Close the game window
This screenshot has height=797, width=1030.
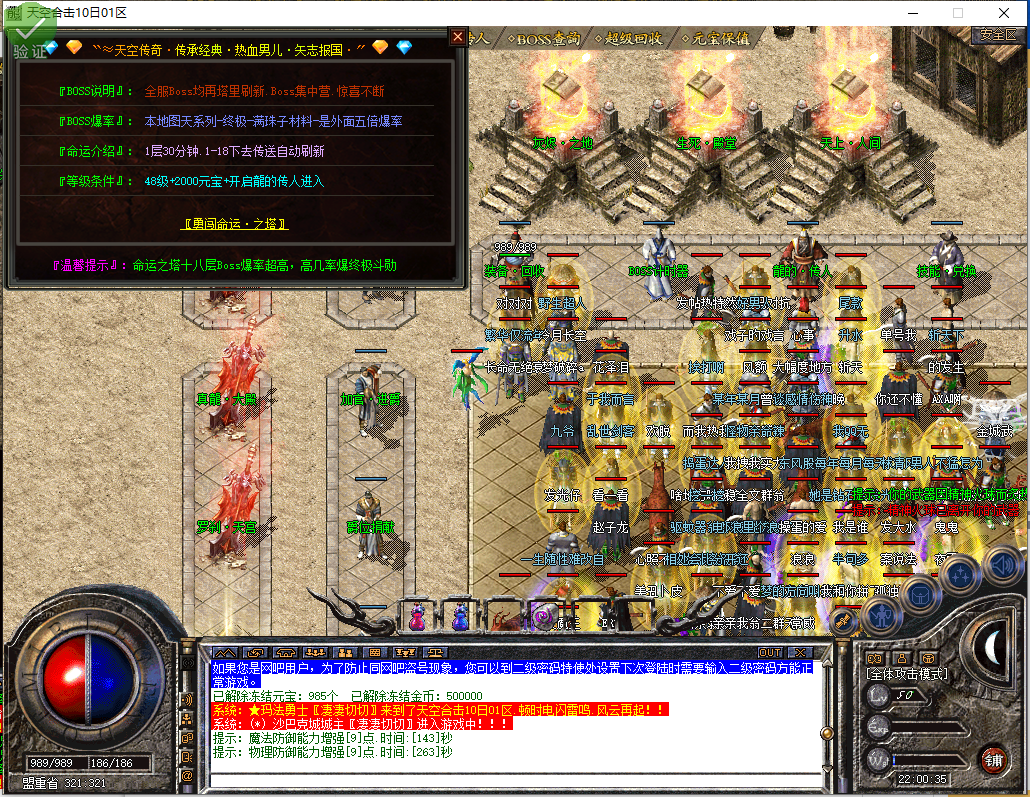(1005, 13)
